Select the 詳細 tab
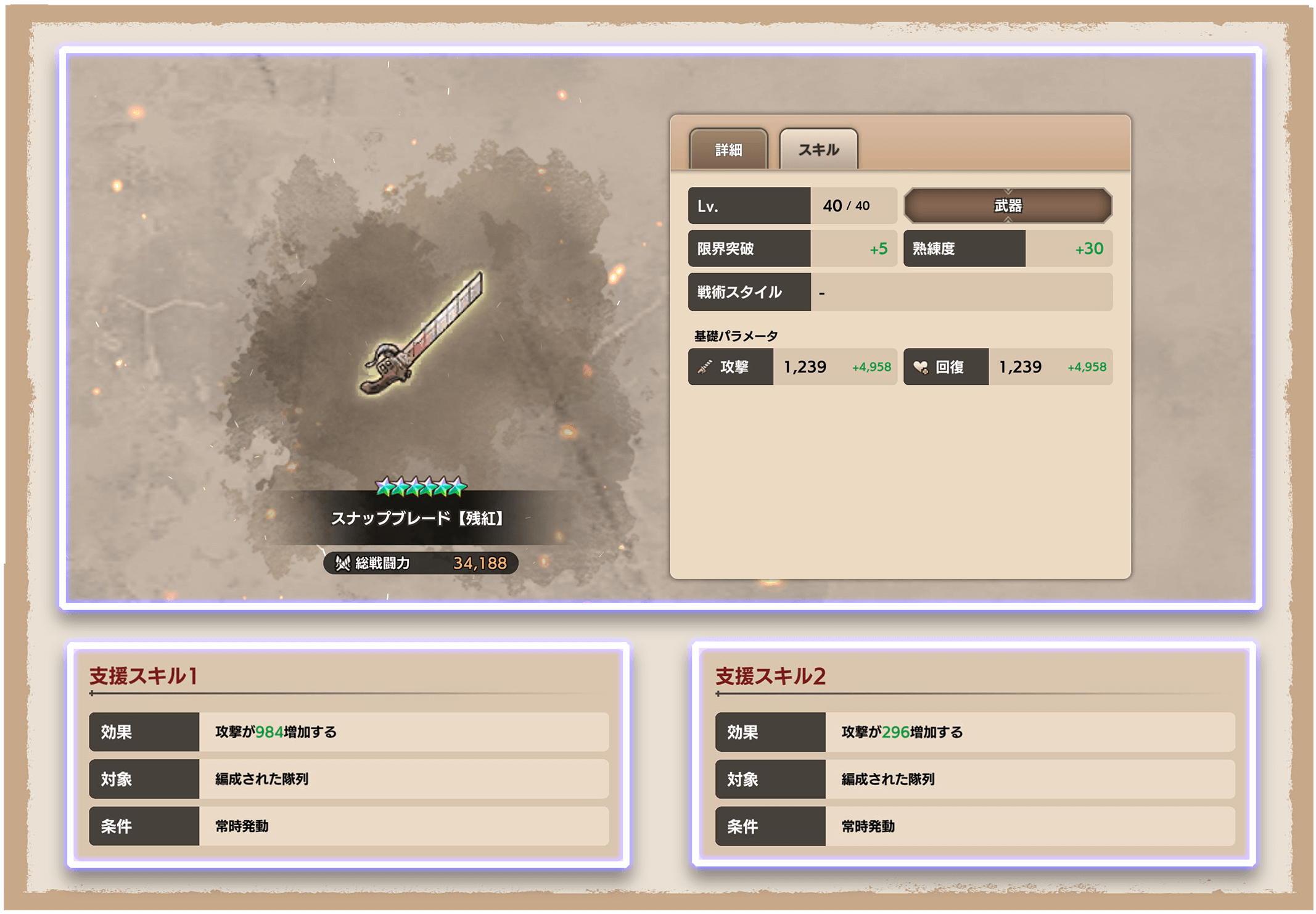This screenshot has height=914, width=1316. pyautogui.click(x=730, y=148)
